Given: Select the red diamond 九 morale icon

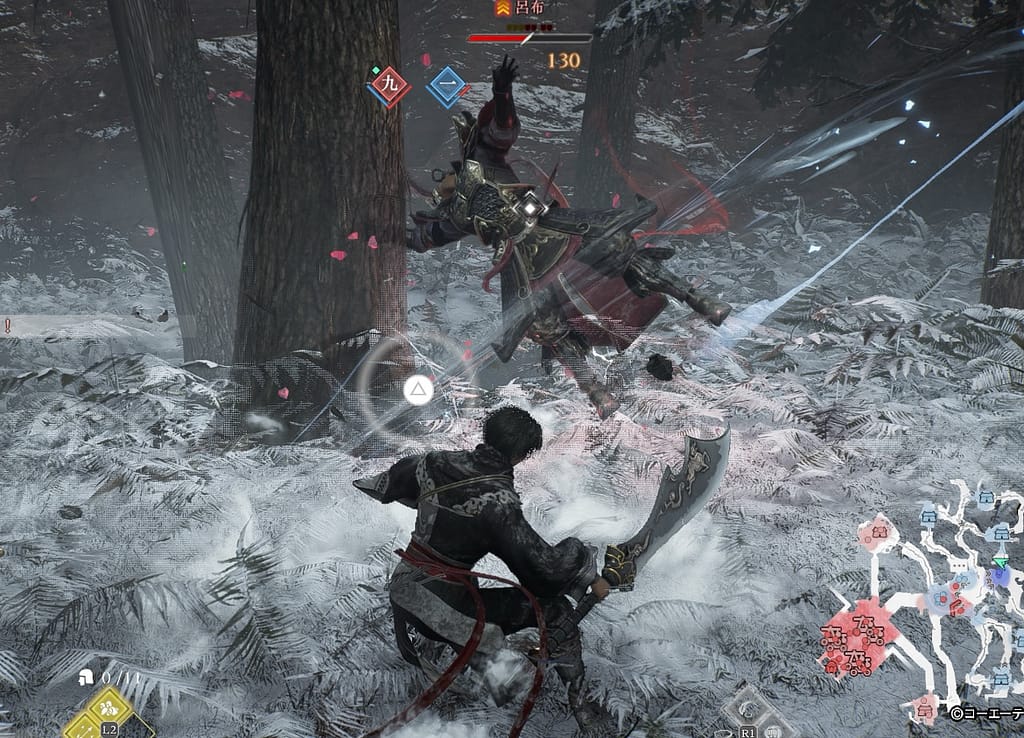Looking at the screenshot, I should click(x=389, y=87).
